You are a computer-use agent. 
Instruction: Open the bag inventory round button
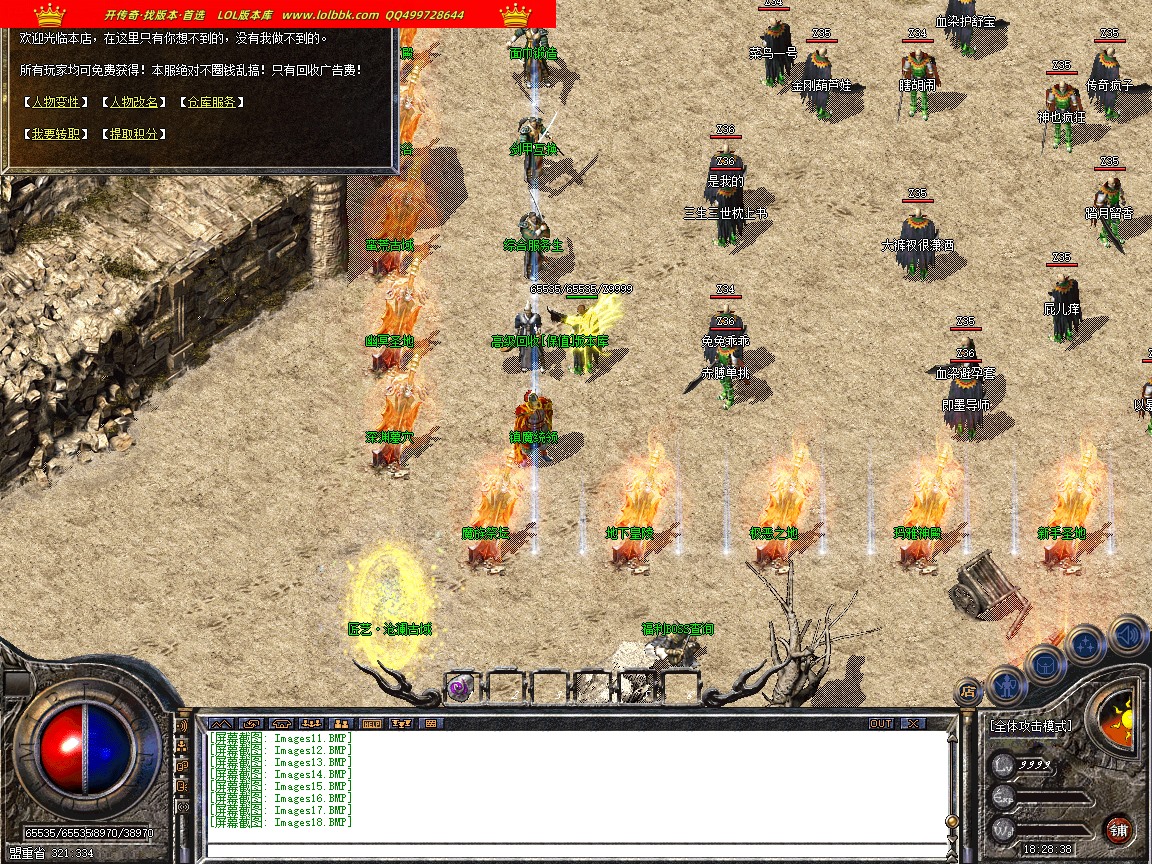coord(1046,663)
